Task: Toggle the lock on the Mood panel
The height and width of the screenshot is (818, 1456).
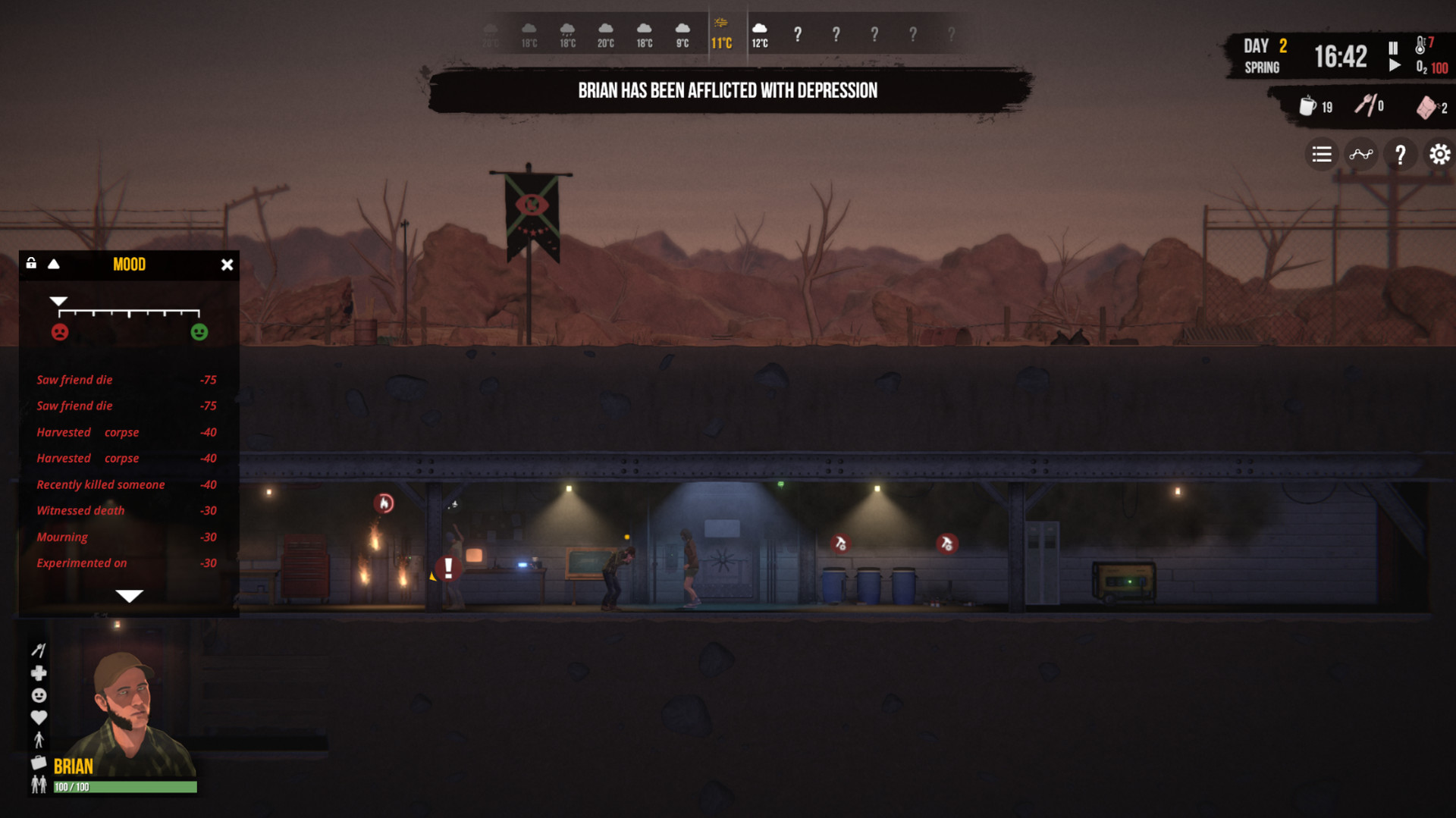Action: pos(30,265)
